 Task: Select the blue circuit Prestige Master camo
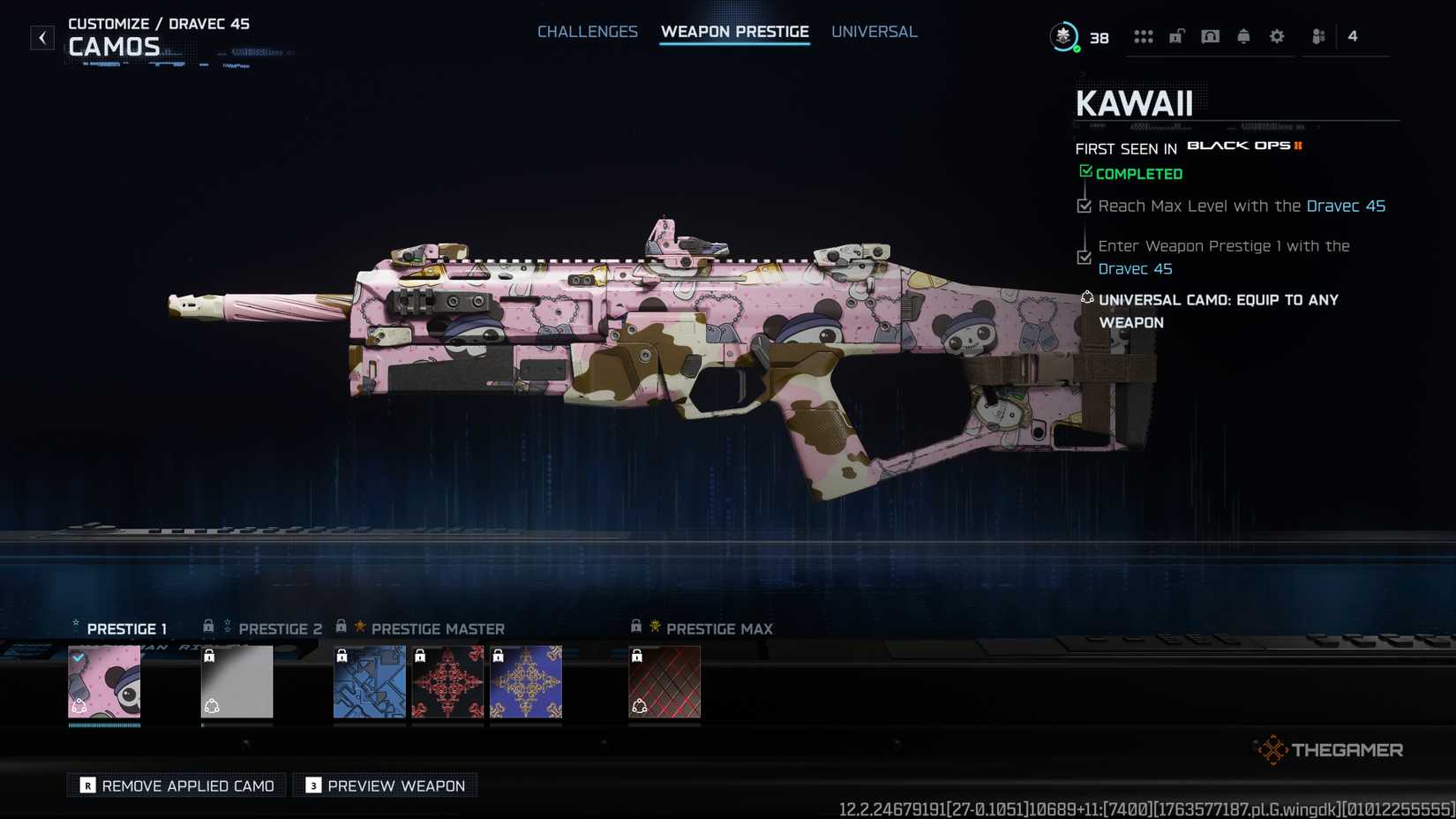370,681
